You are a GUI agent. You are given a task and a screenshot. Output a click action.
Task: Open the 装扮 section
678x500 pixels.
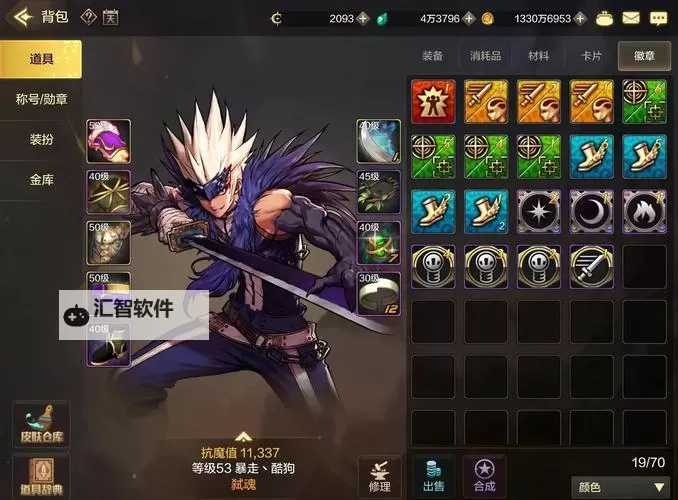(41, 140)
